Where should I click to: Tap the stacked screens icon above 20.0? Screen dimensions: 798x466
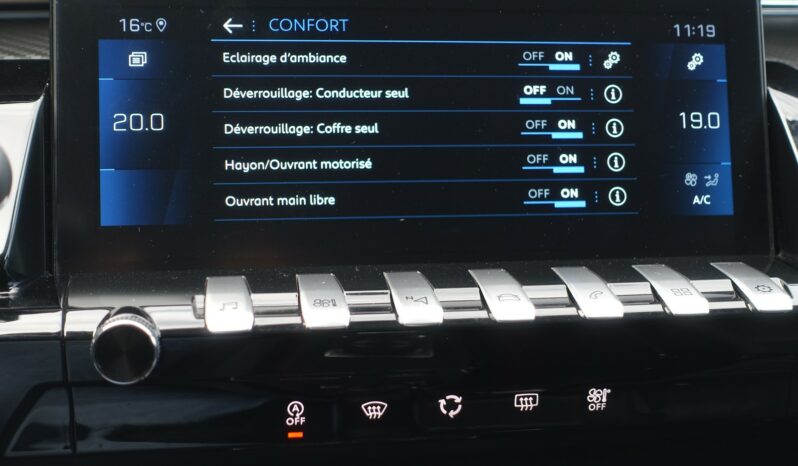pyautogui.click(x=138, y=61)
